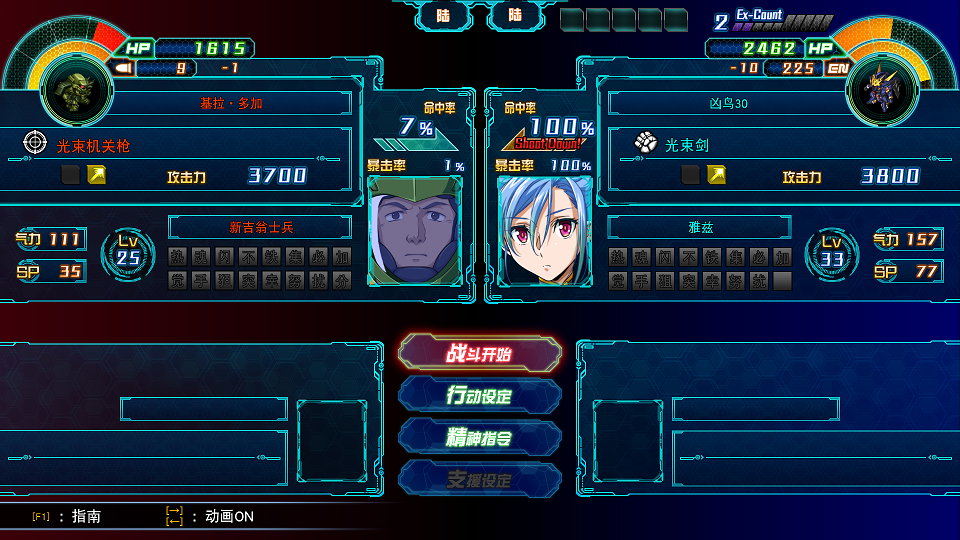Click the 基拉·多加 enemy unit name
This screenshot has width=960, height=540.
coord(231,103)
